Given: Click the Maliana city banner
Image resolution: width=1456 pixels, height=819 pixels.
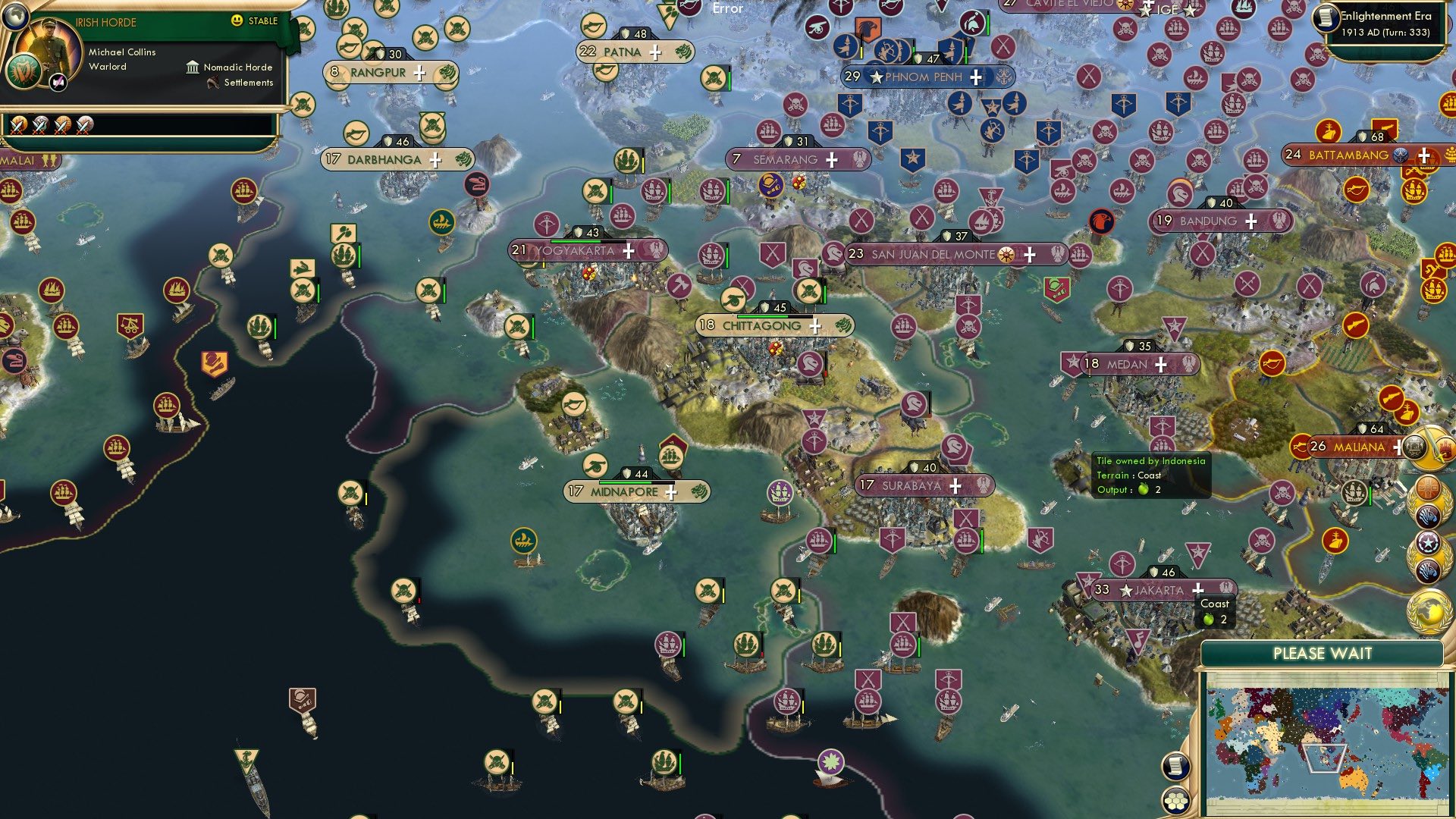Looking at the screenshot, I should click(x=1361, y=447).
